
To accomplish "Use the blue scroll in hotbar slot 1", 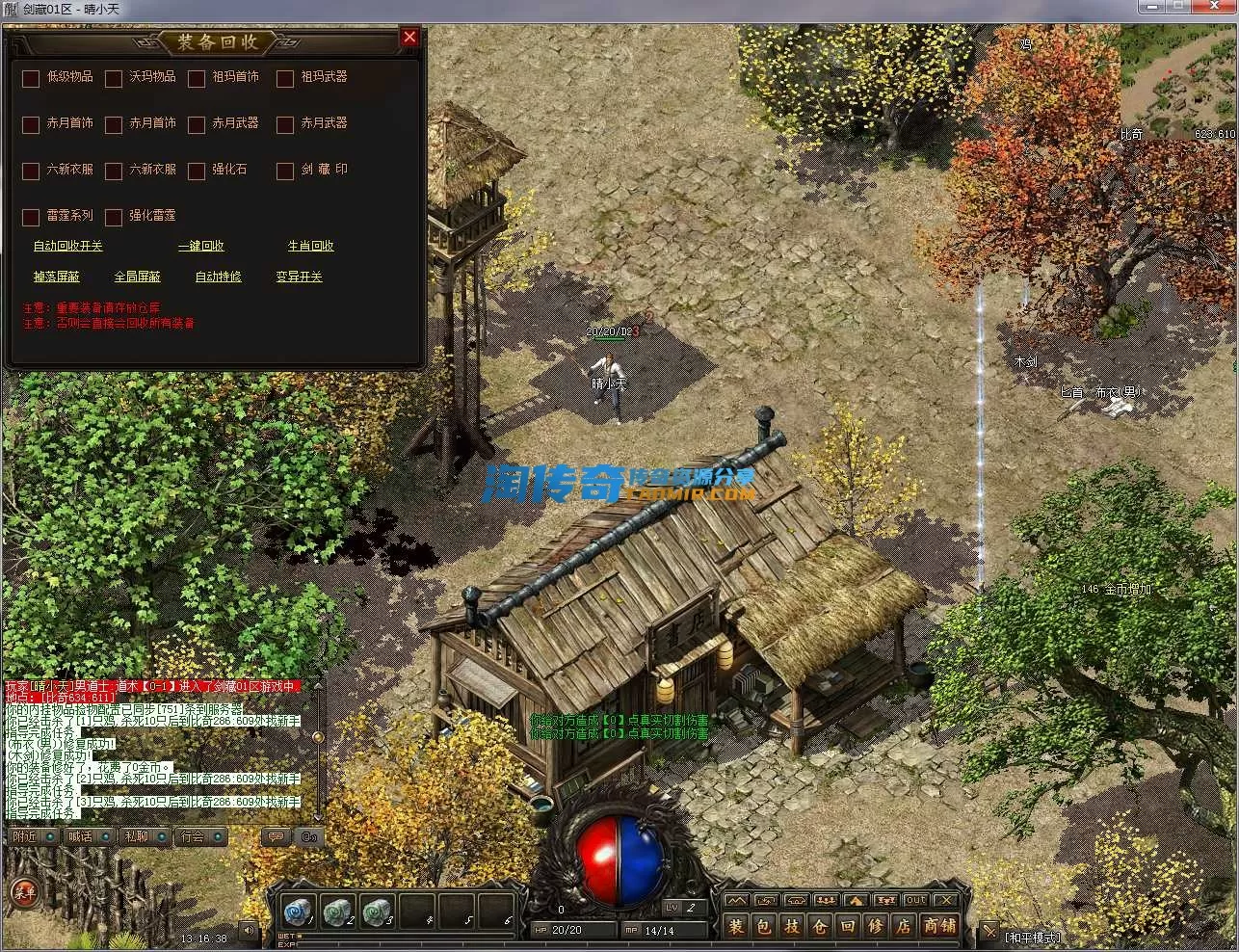I will 295,911.
